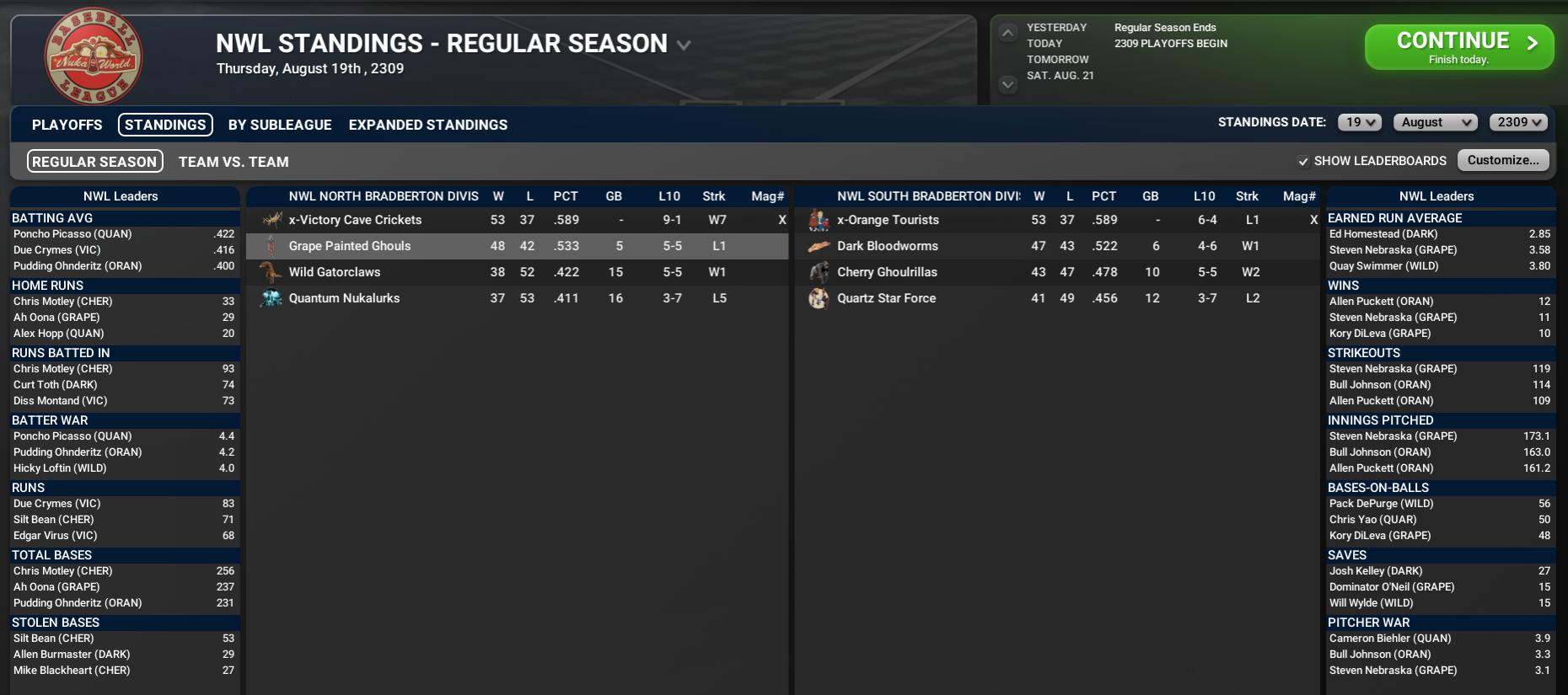Screen dimensions: 1568x695
Task: Select the Regular Season view
Action: pyautogui.click(x=94, y=162)
